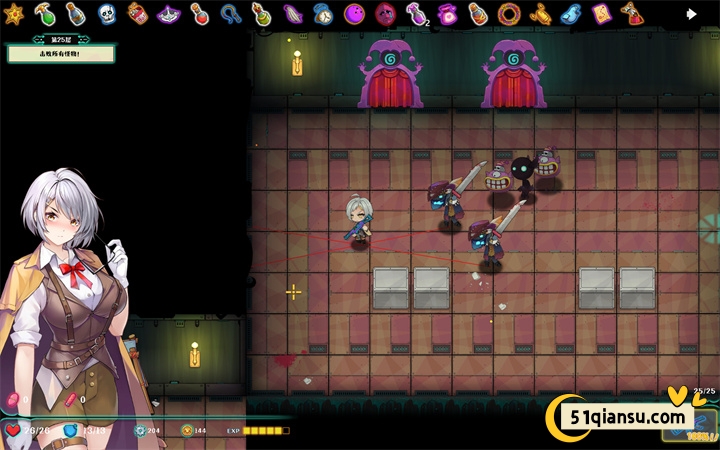Select the golden genie lamp item
Image resolution: width=720 pixels, height=450 pixels.
541,13
